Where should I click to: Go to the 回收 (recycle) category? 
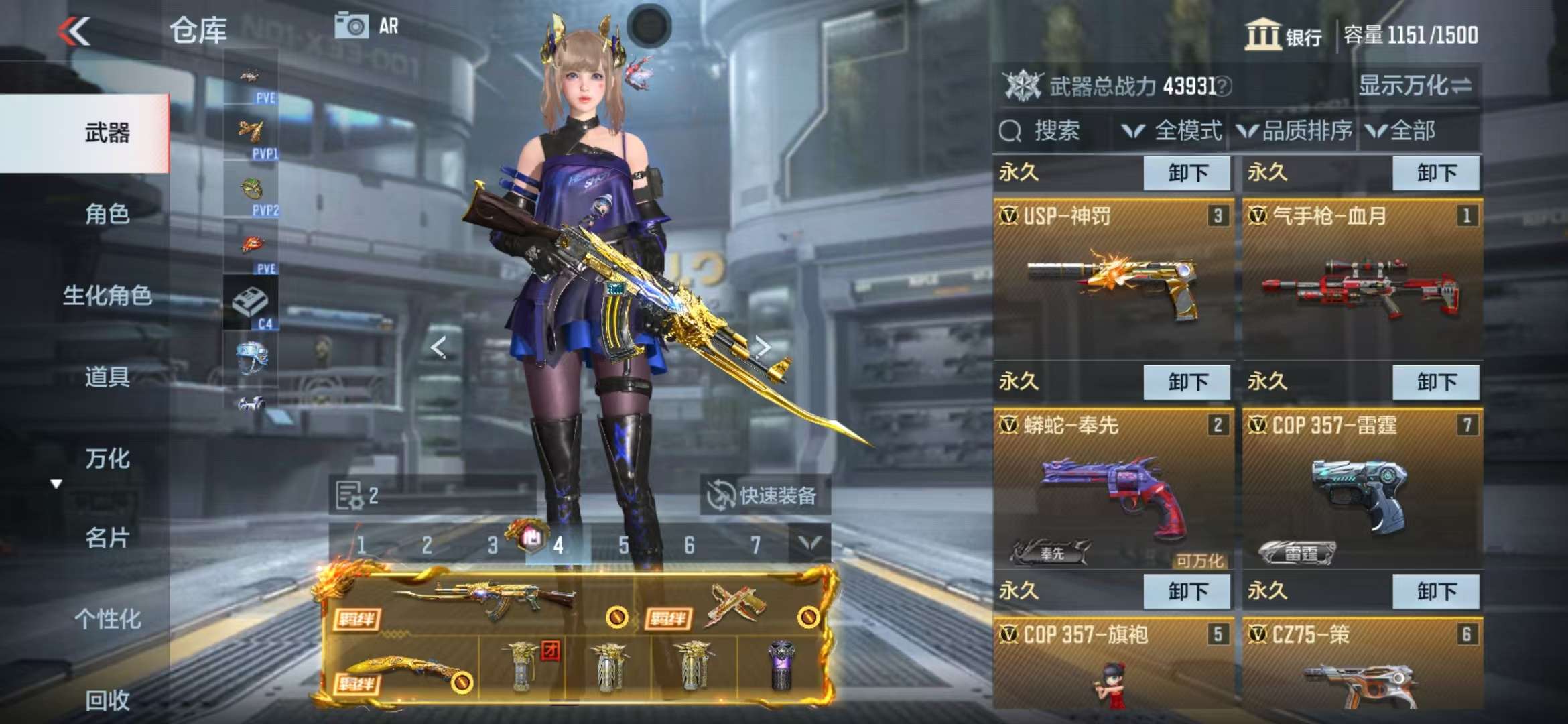(107, 700)
